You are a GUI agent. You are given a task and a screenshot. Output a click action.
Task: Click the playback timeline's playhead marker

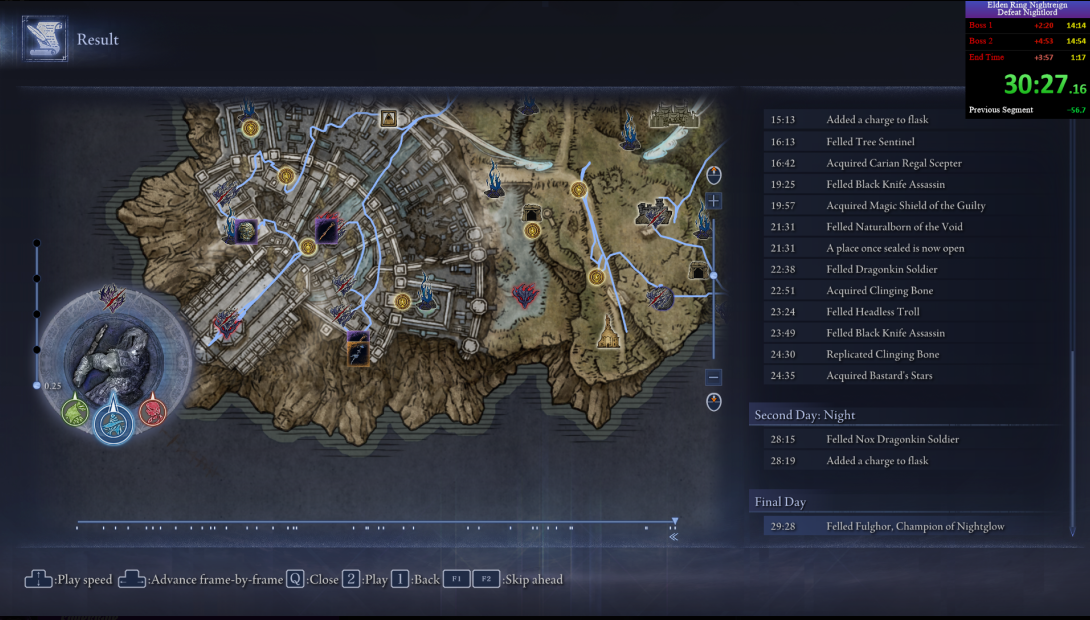[x=675, y=521]
